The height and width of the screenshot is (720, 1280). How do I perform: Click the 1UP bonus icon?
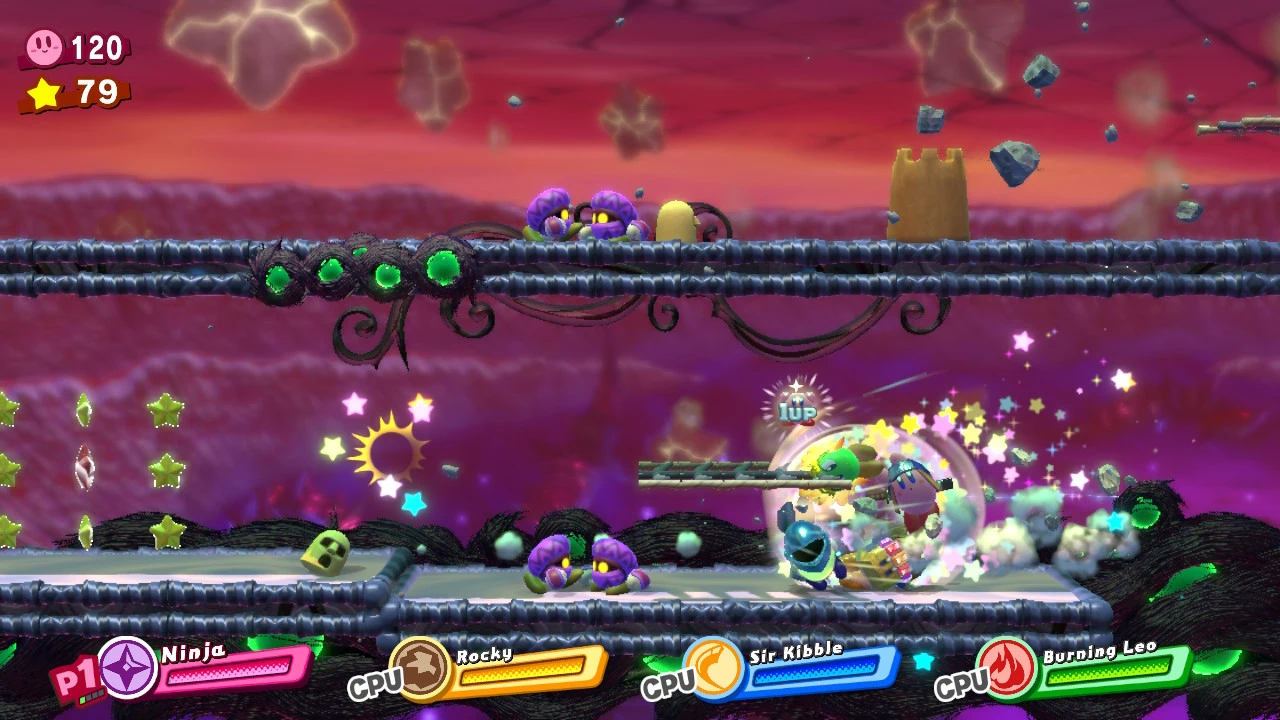[x=796, y=410]
